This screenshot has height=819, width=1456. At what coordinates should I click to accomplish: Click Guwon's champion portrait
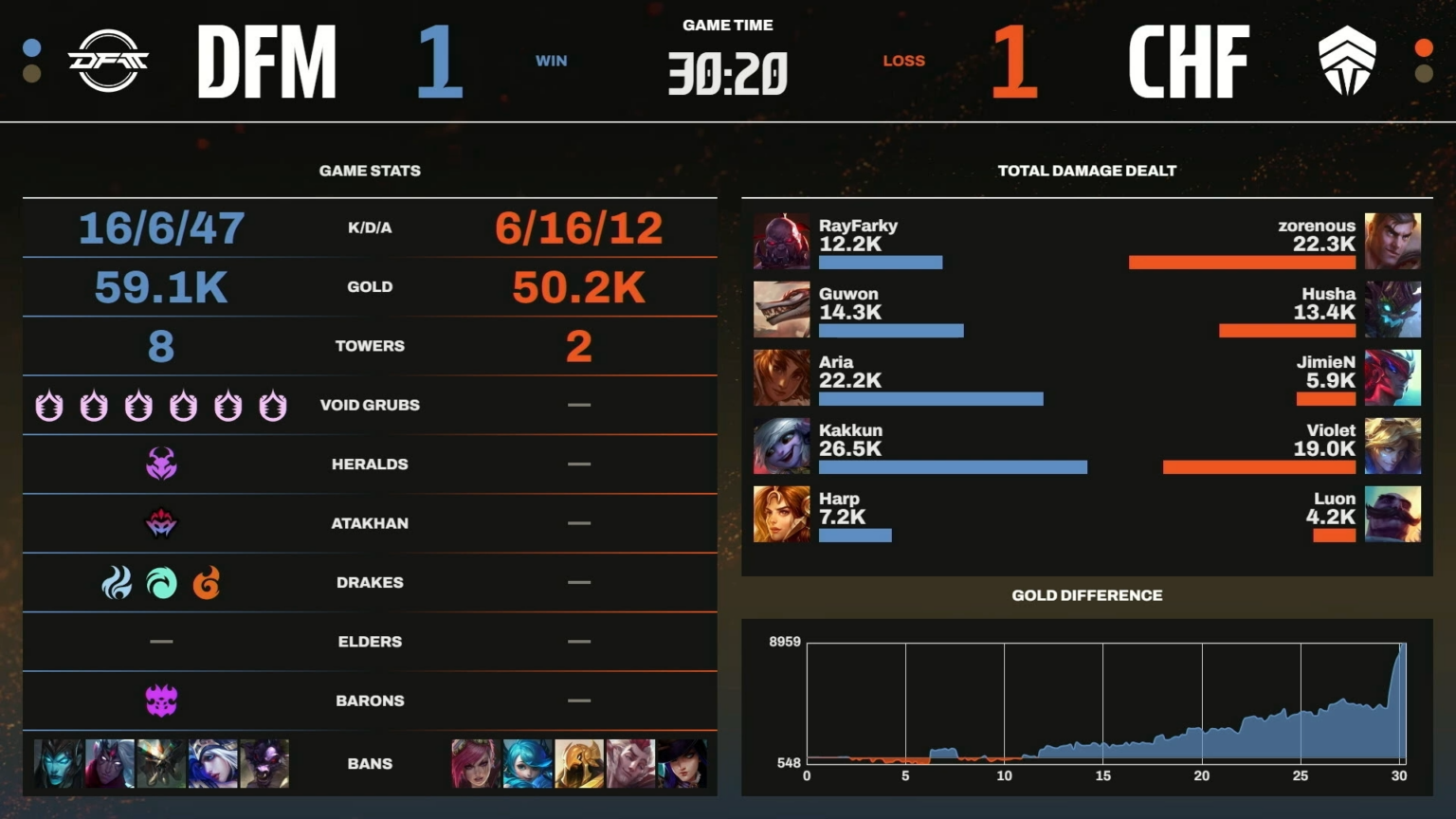tap(781, 309)
